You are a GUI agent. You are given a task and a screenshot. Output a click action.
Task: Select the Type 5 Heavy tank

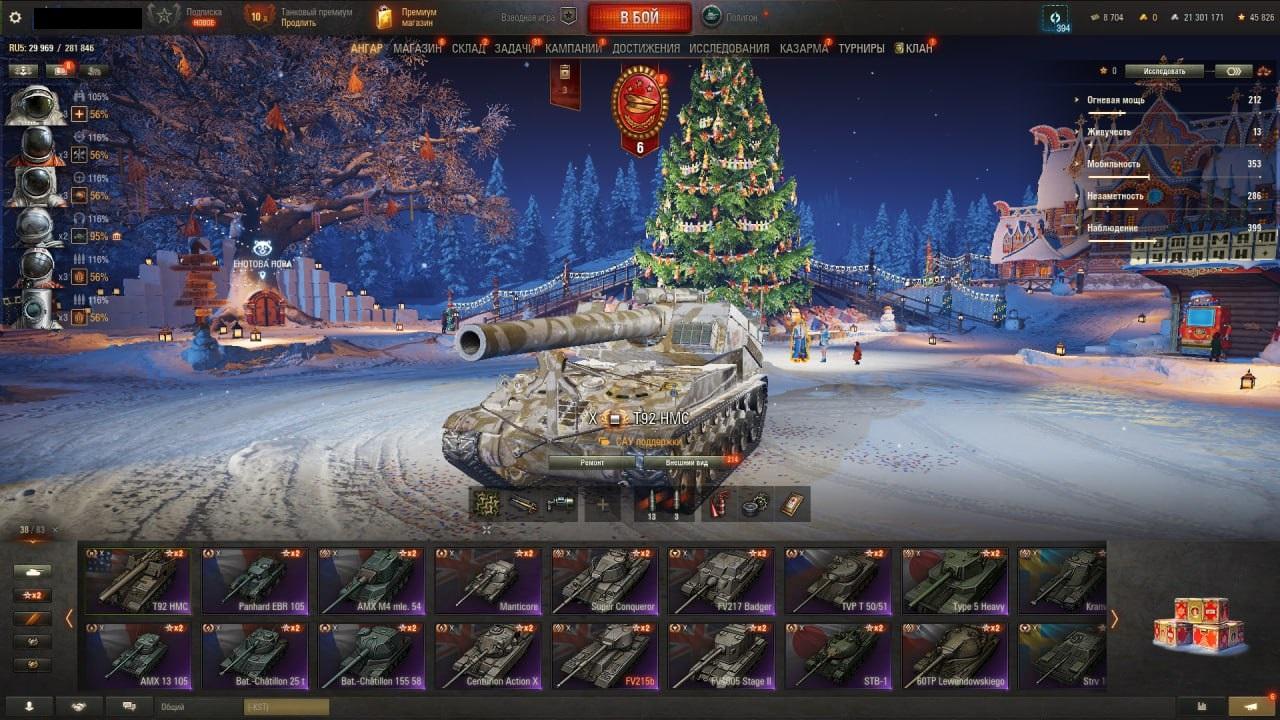(x=955, y=580)
